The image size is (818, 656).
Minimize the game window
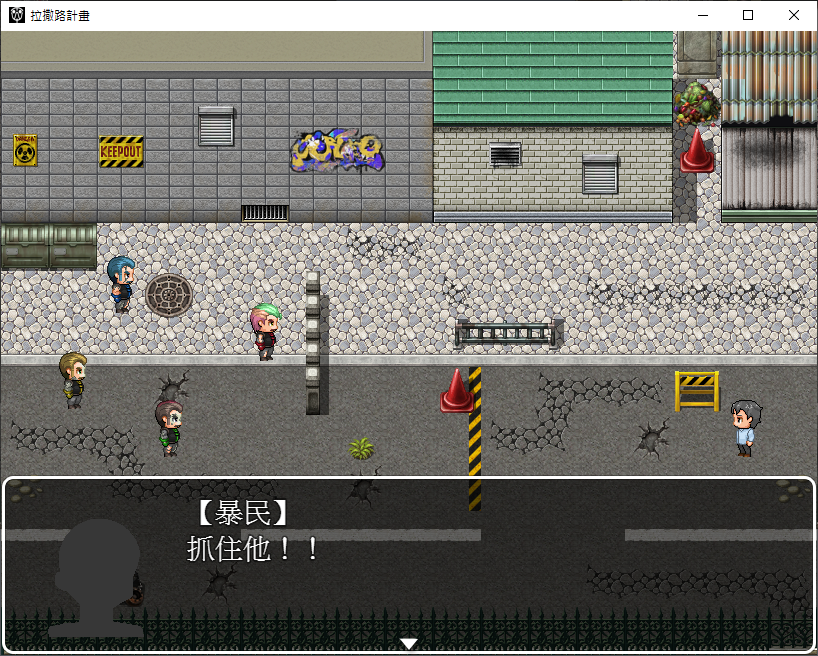click(x=702, y=16)
